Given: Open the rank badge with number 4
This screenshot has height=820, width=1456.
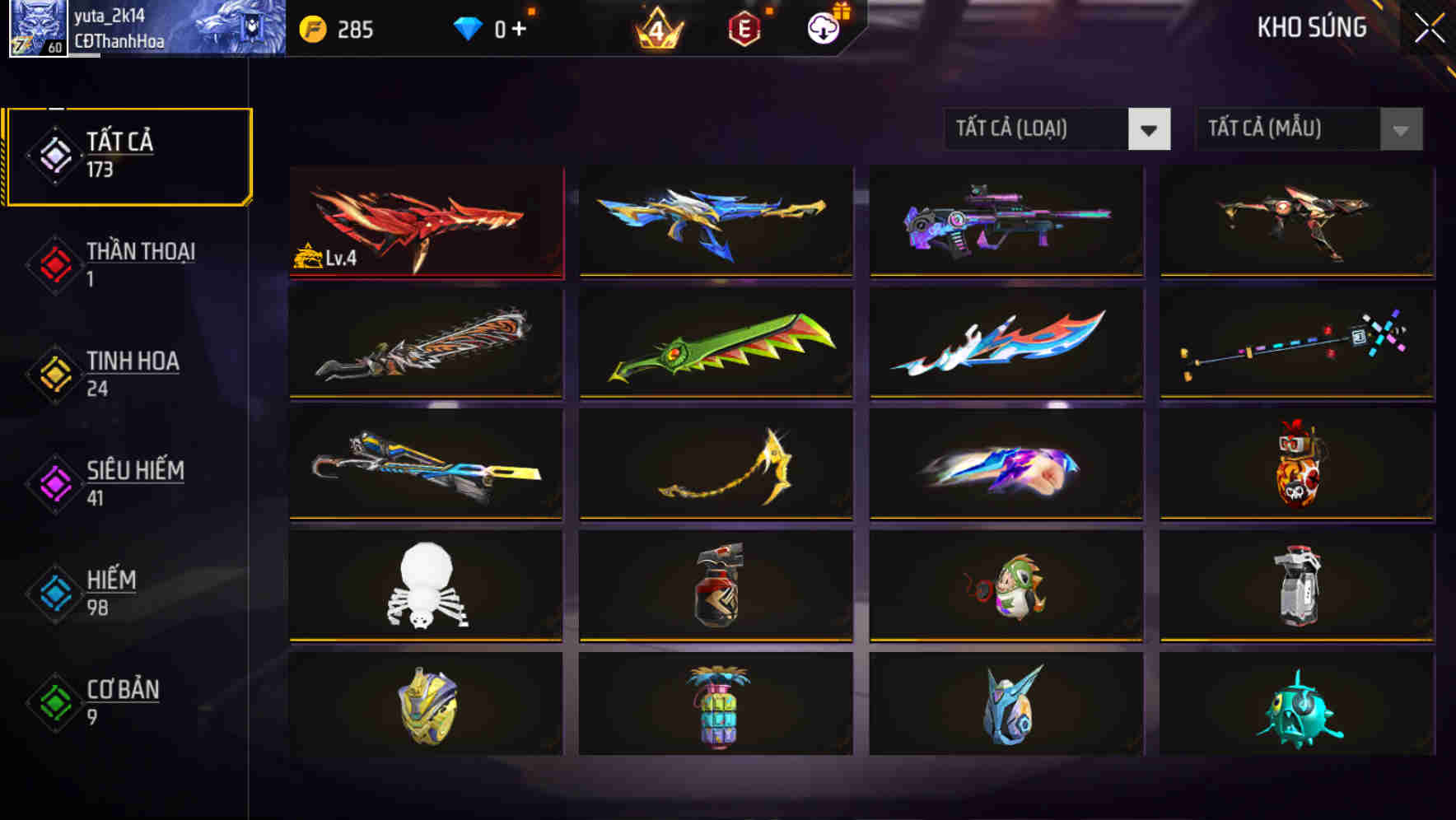Looking at the screenshot, I should tap(656, 30).
